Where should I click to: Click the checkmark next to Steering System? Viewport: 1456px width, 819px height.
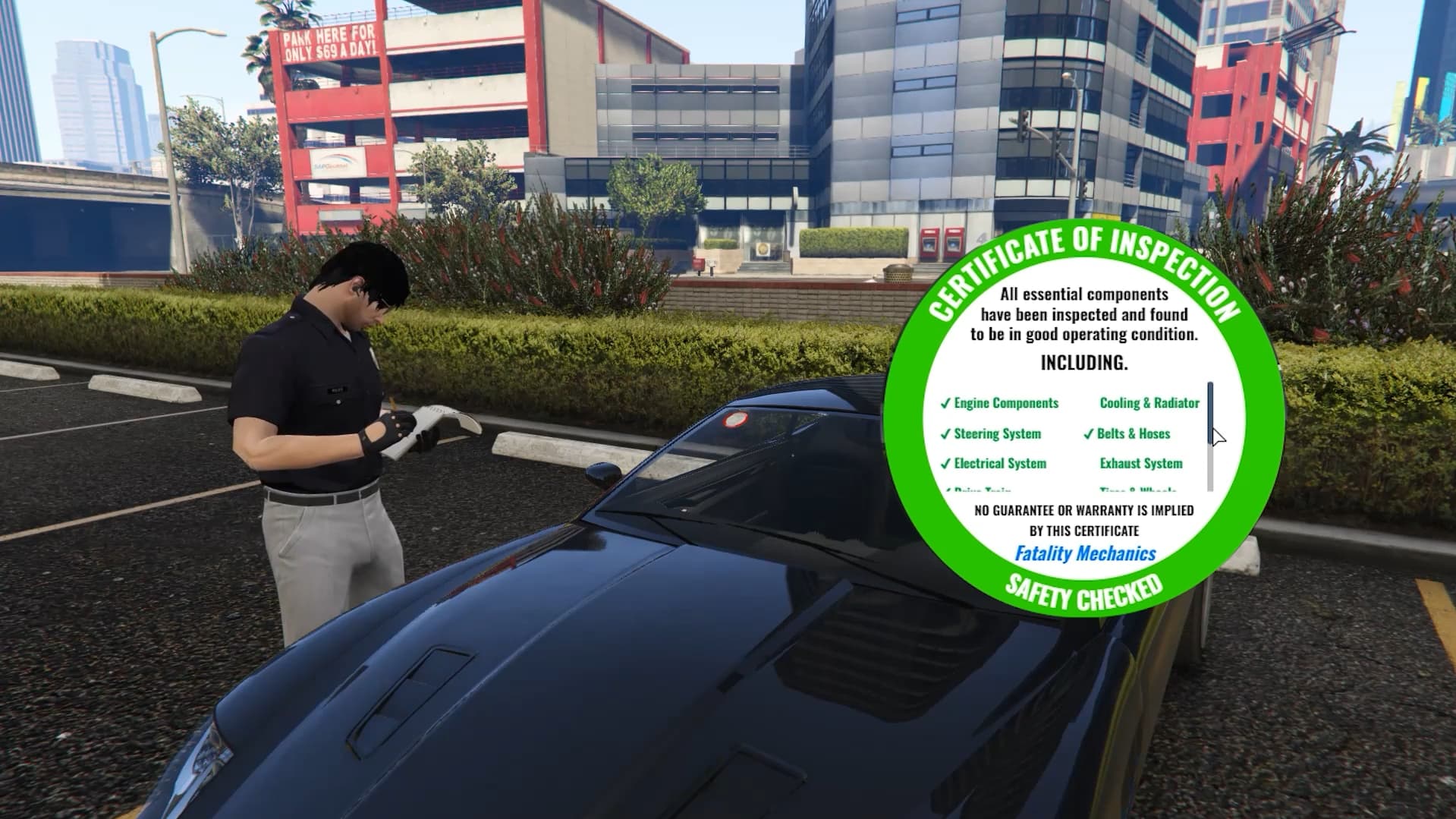946,434
